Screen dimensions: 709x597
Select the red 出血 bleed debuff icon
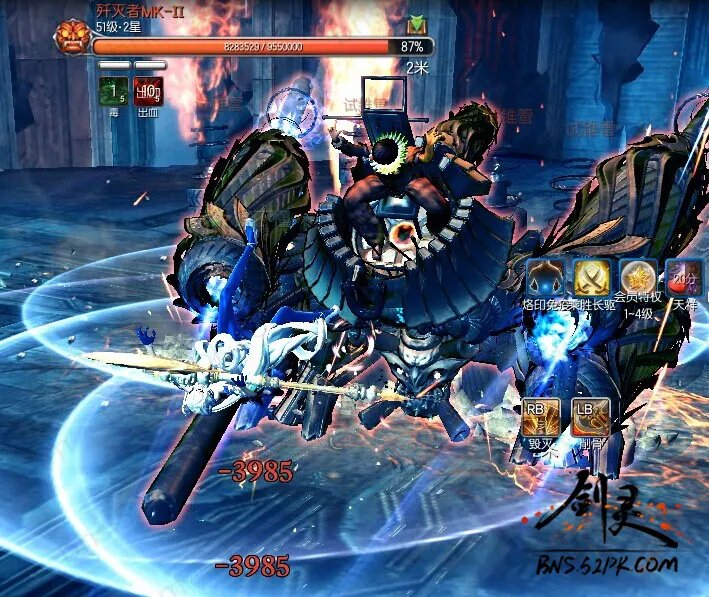(149, 92)
